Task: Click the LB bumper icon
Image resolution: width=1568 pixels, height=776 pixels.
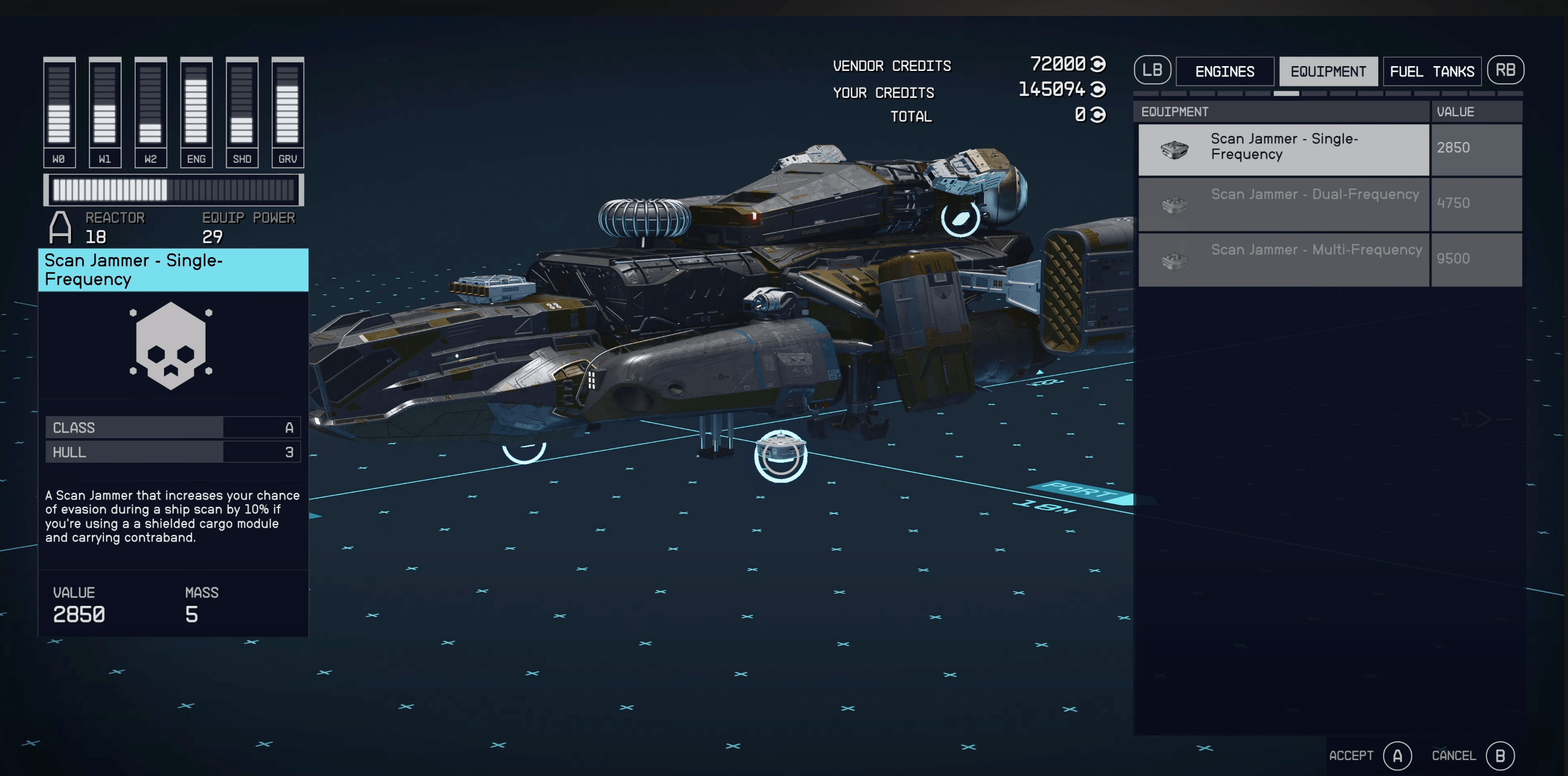Action: [1152, 70]
